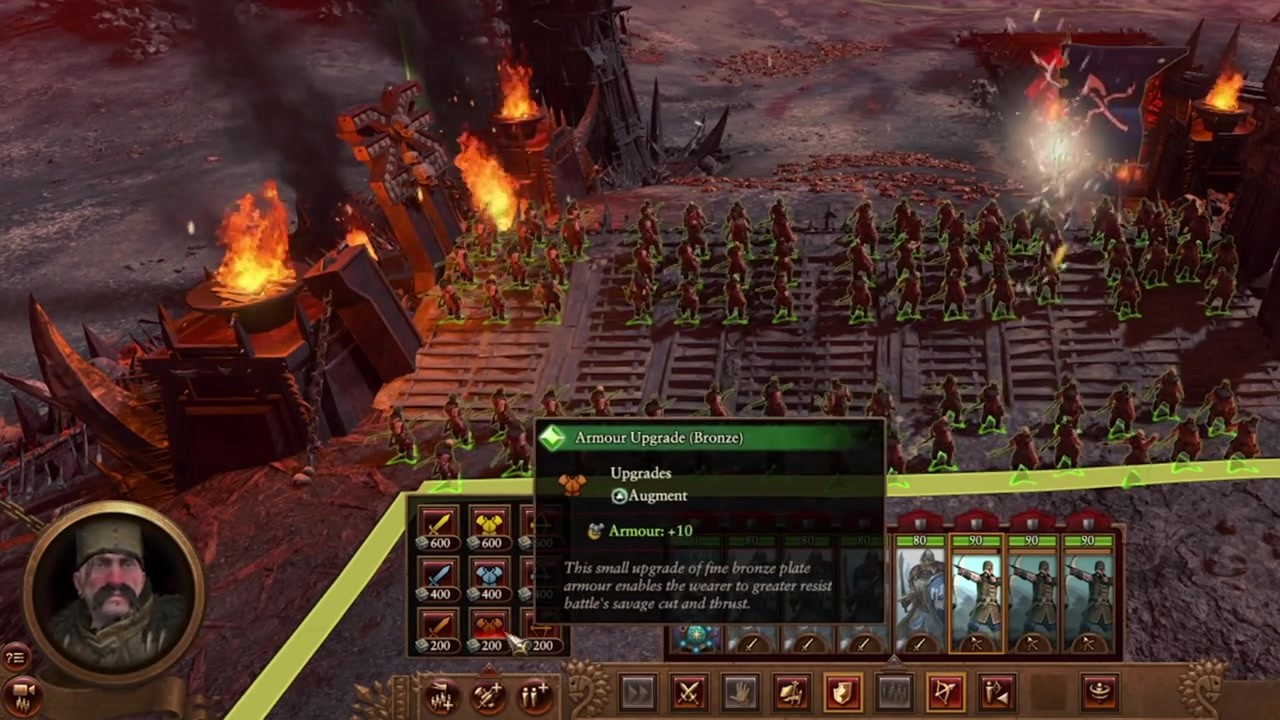Buy the gold sword weapon upgrade for 600
The height and width of the screenshot is (720, 1280).
438,527
